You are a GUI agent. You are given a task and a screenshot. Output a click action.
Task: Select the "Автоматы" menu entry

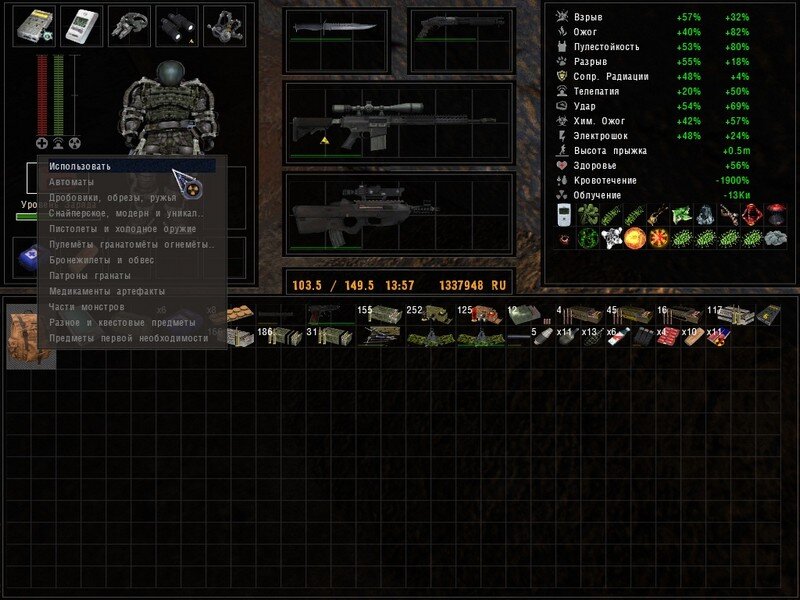(x=72, y=182)
